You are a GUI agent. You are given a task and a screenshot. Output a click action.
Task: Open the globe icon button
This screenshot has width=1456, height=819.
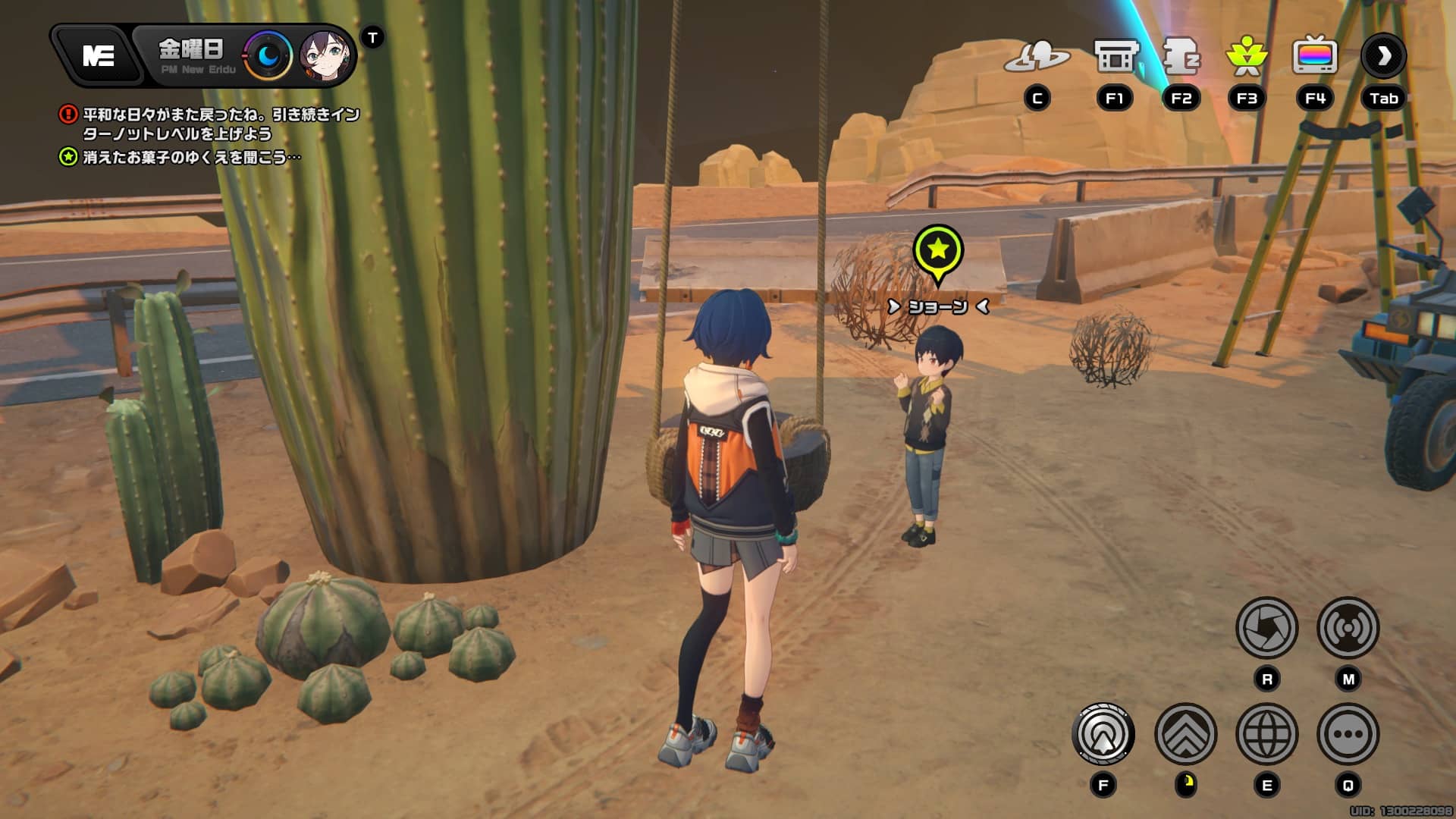click(x=1266, y=734)
